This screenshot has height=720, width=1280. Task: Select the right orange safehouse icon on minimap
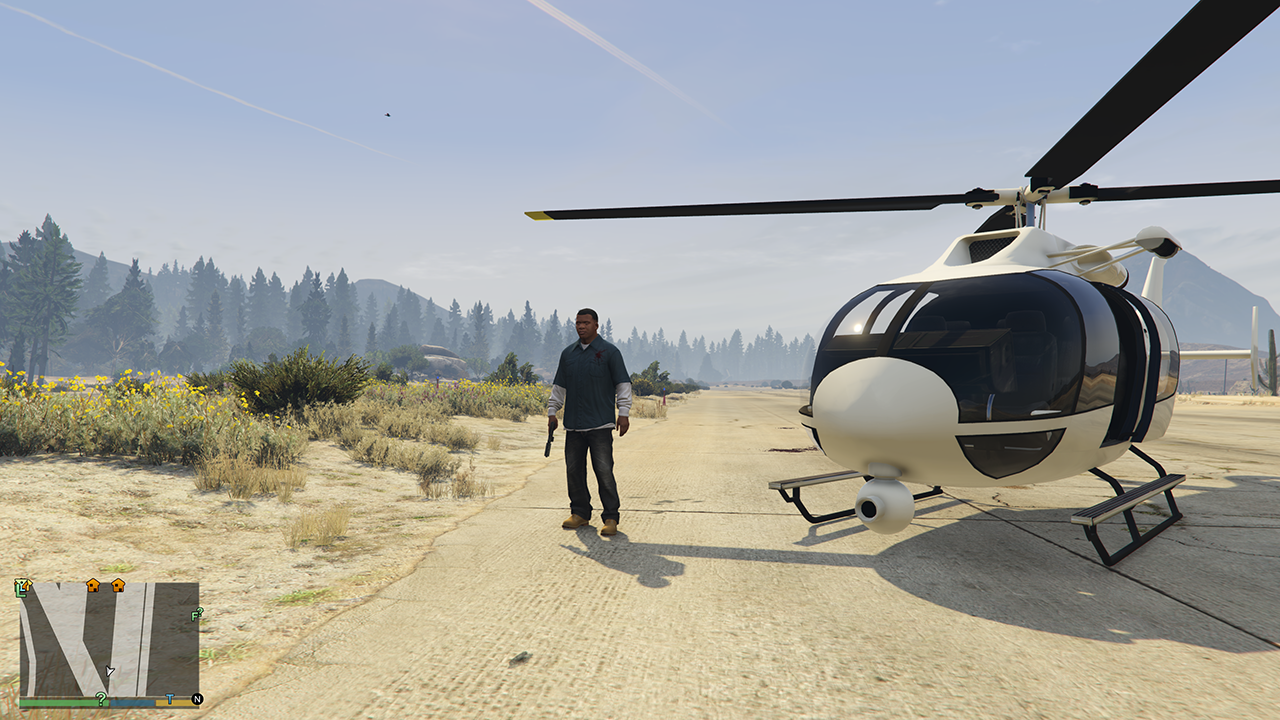click(118, 586)
